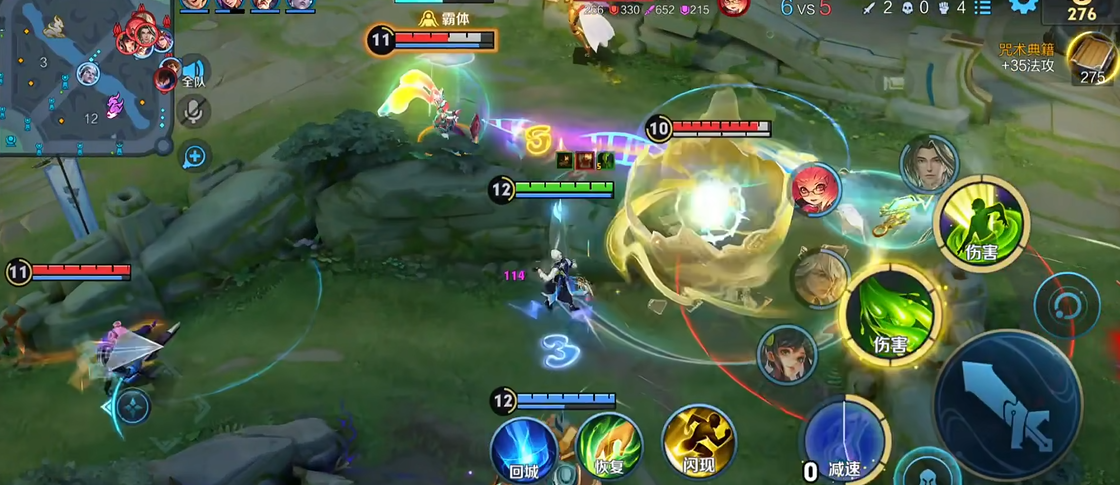The width and height of the screenshot is (1120, 485).
Task: Activate the 回城 recall button
Action: coord(524,449)
